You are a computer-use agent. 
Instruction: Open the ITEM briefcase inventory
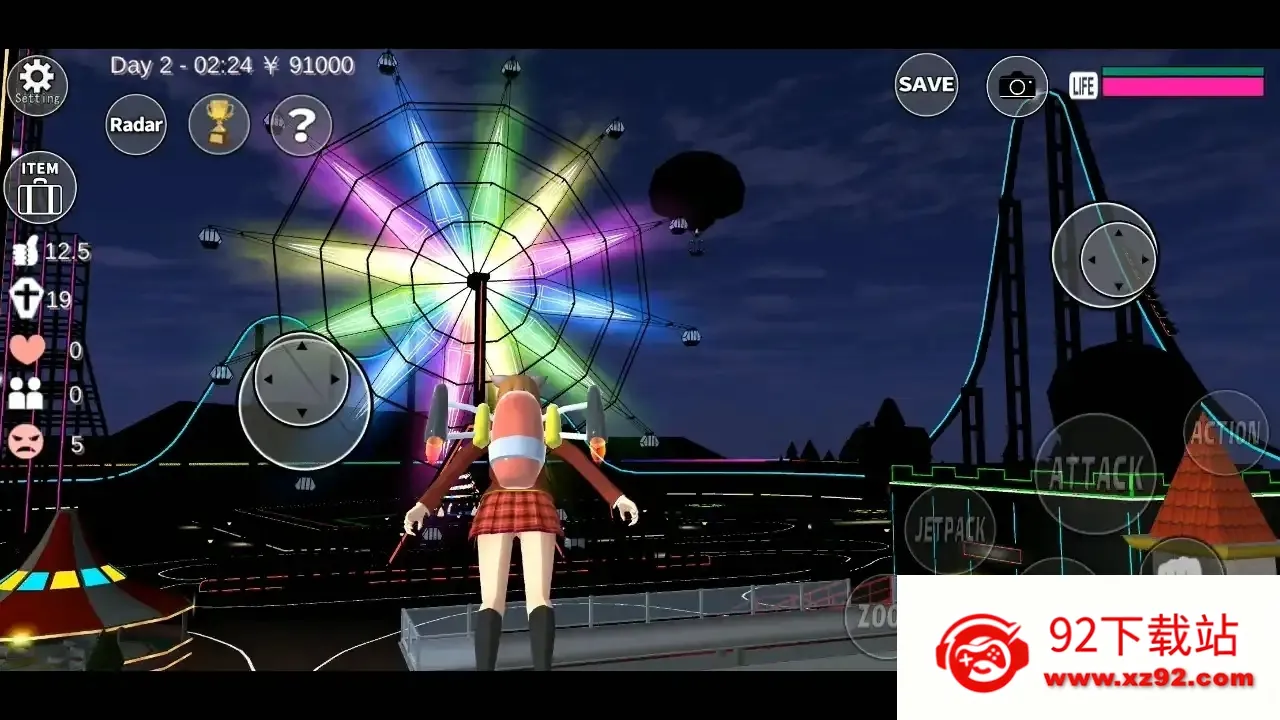pyautogui.click(x=40, y=187)
